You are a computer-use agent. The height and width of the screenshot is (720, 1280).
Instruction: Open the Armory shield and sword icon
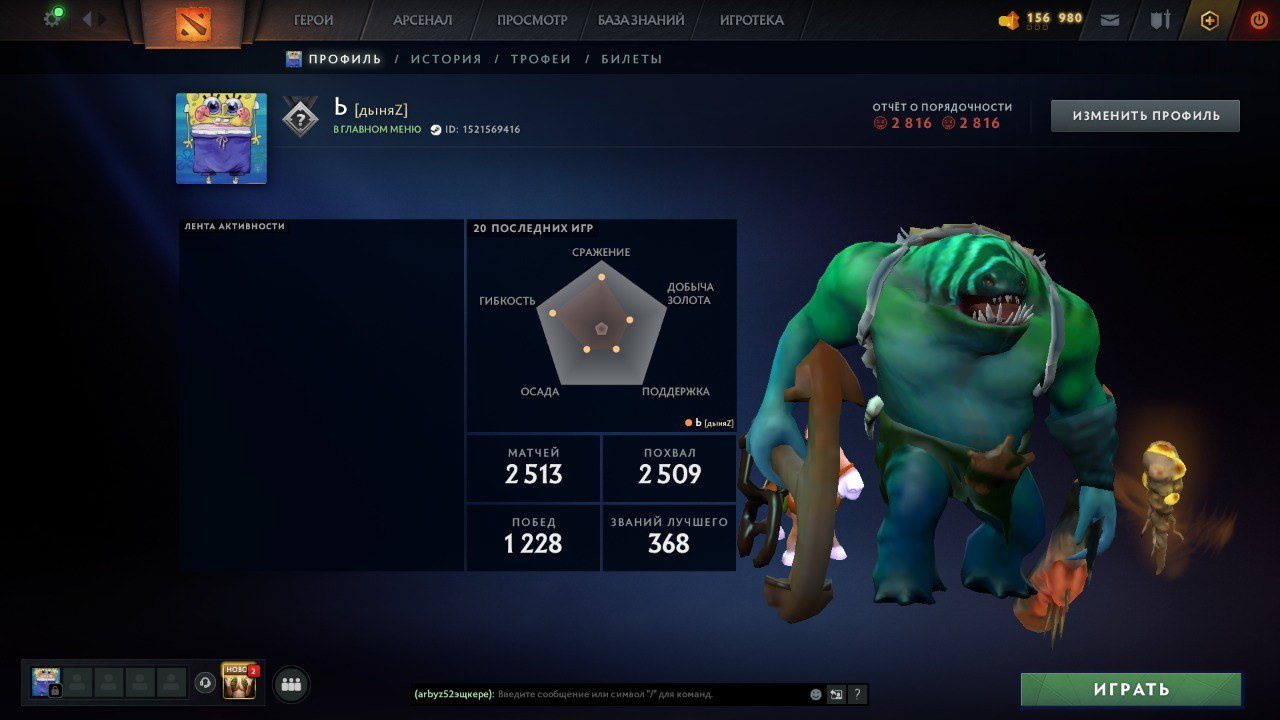pos(1160,19)
